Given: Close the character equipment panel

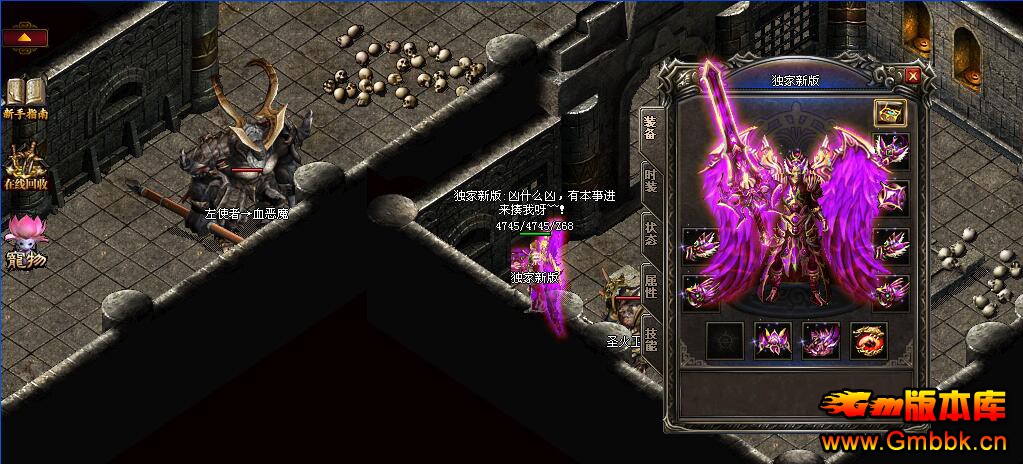Looking at the screenshot, I should click(912, 76).
